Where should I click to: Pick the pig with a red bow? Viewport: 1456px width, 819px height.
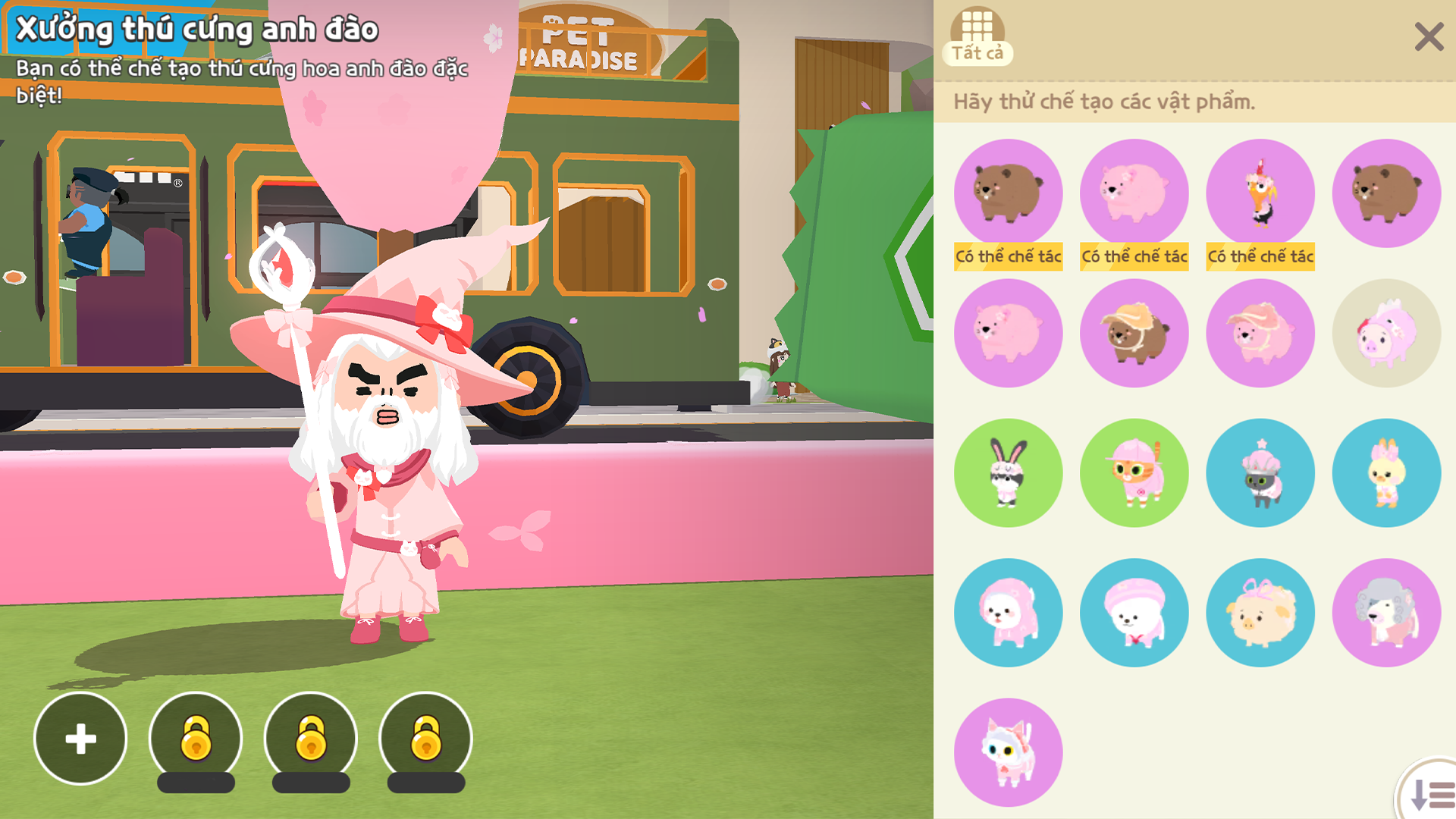click(x=1386, y=334)
